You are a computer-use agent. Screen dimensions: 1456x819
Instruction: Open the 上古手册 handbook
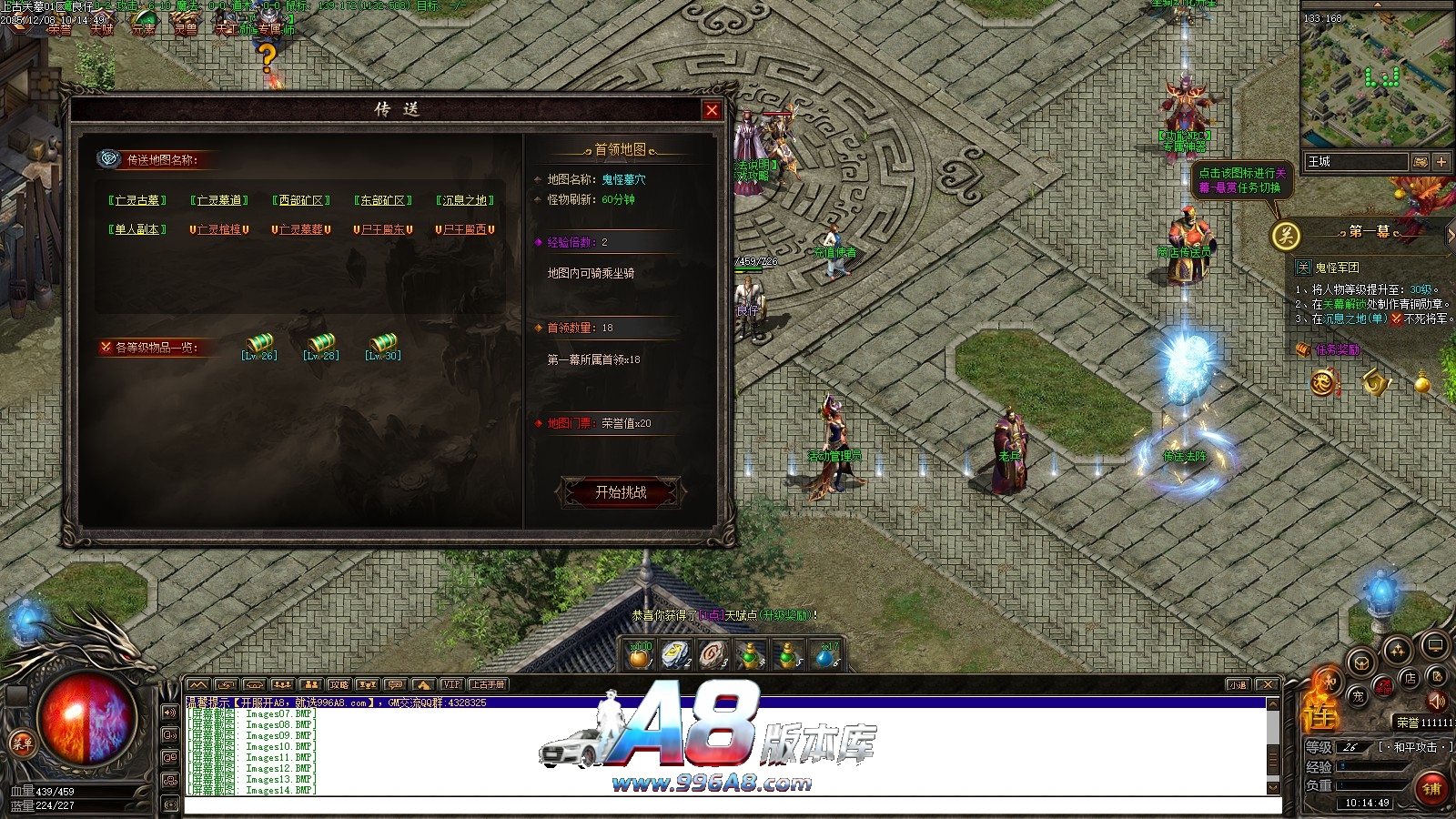[488, 684]
